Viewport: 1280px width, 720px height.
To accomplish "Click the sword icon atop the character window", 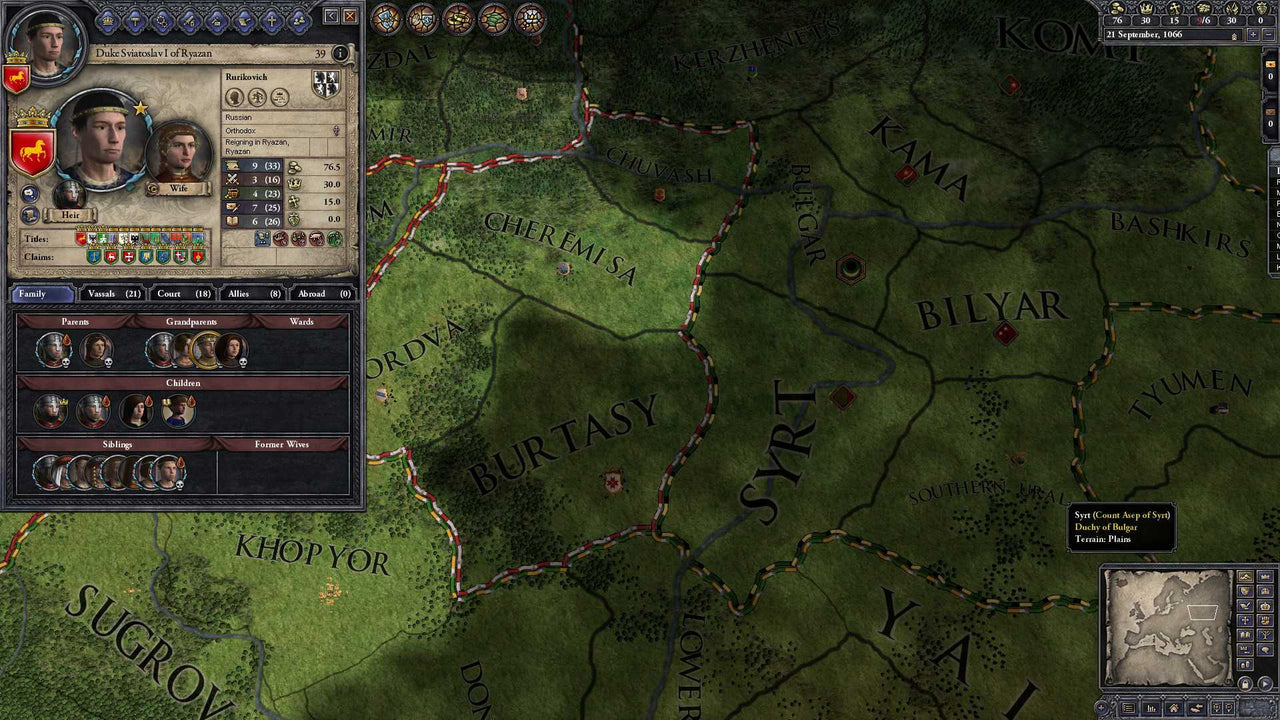I will [x=190, y=21].
